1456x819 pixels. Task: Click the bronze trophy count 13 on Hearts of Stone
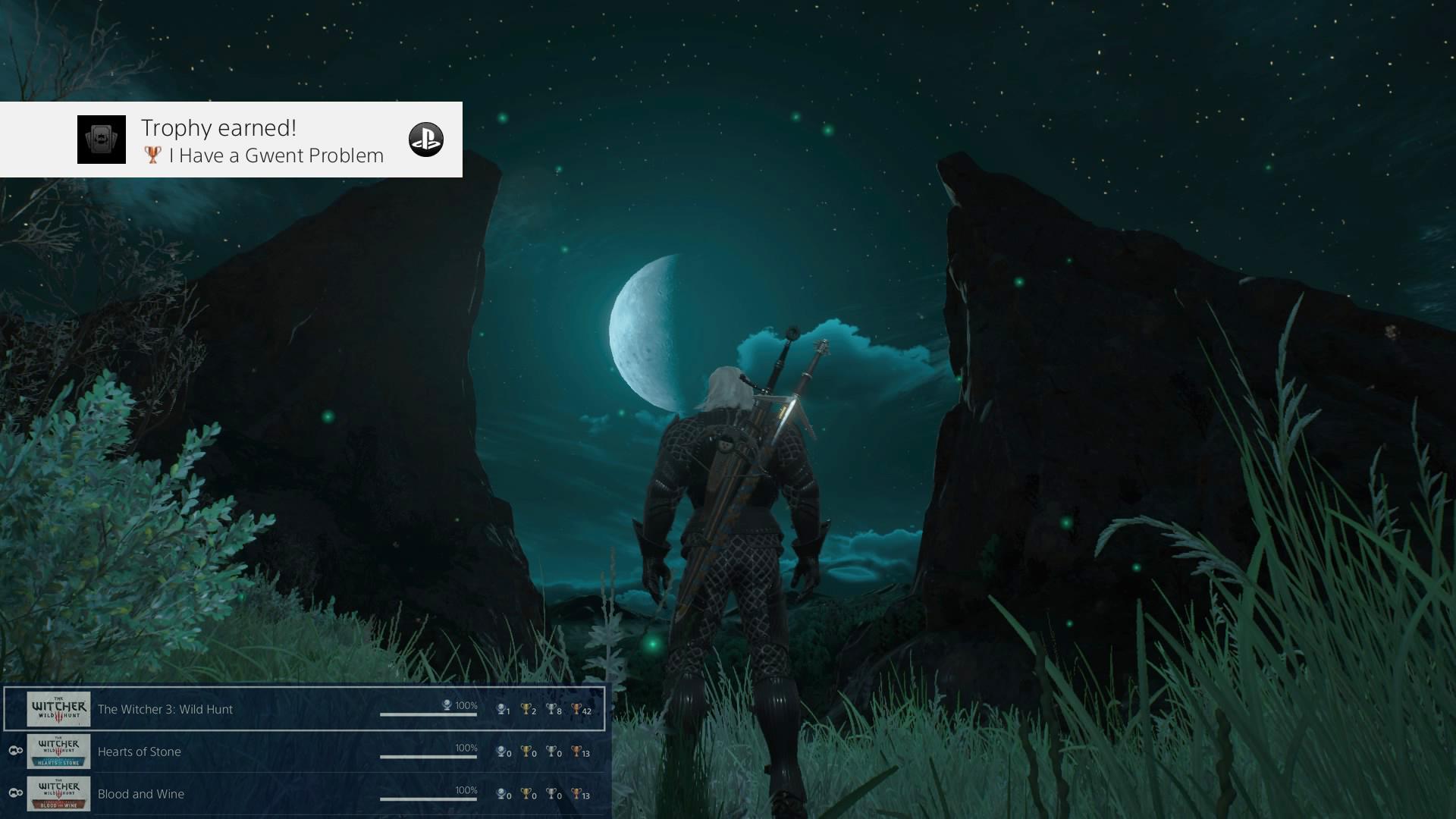[x=580, y=752]
